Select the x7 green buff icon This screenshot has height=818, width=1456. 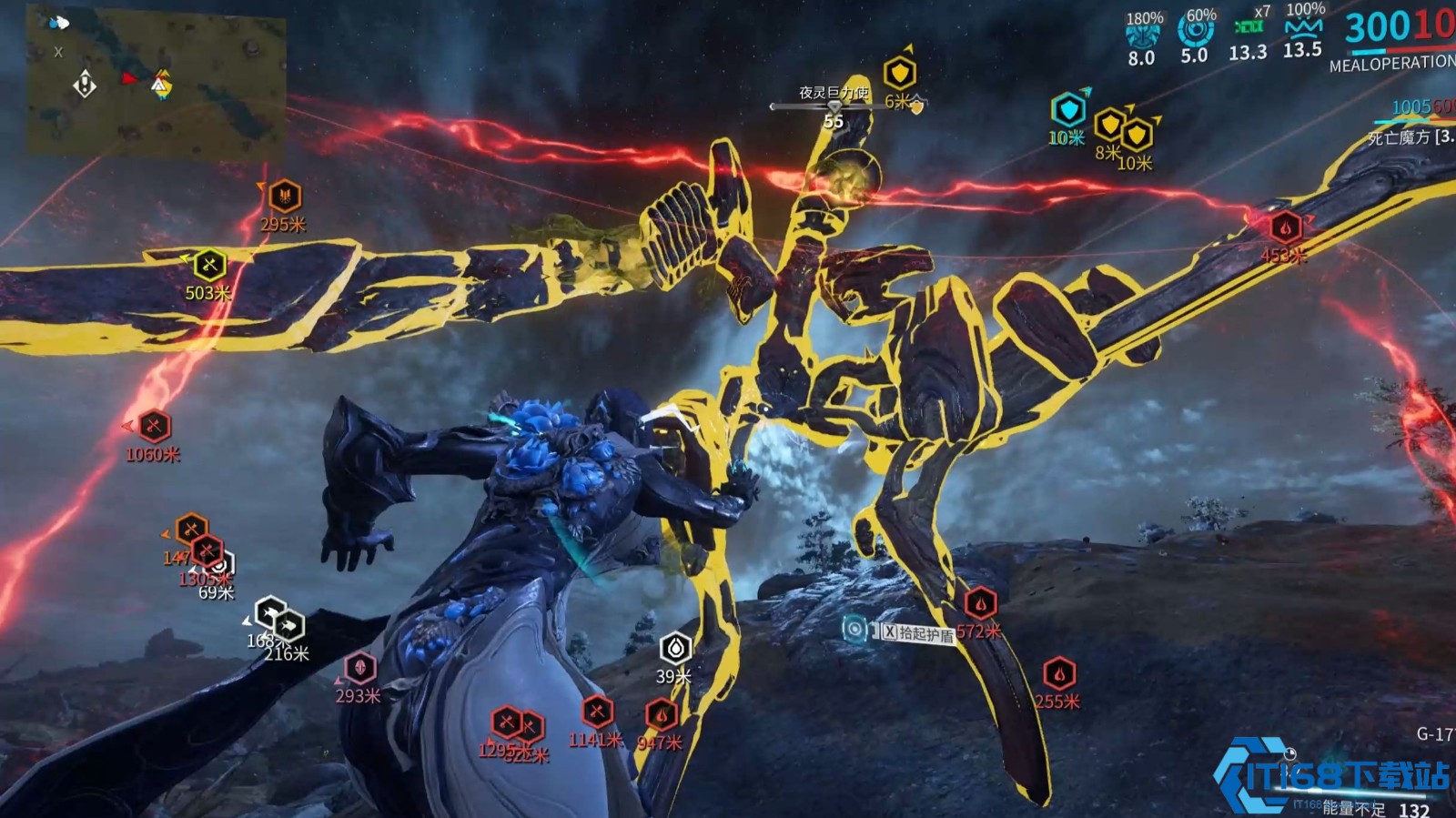(1249, 27)
